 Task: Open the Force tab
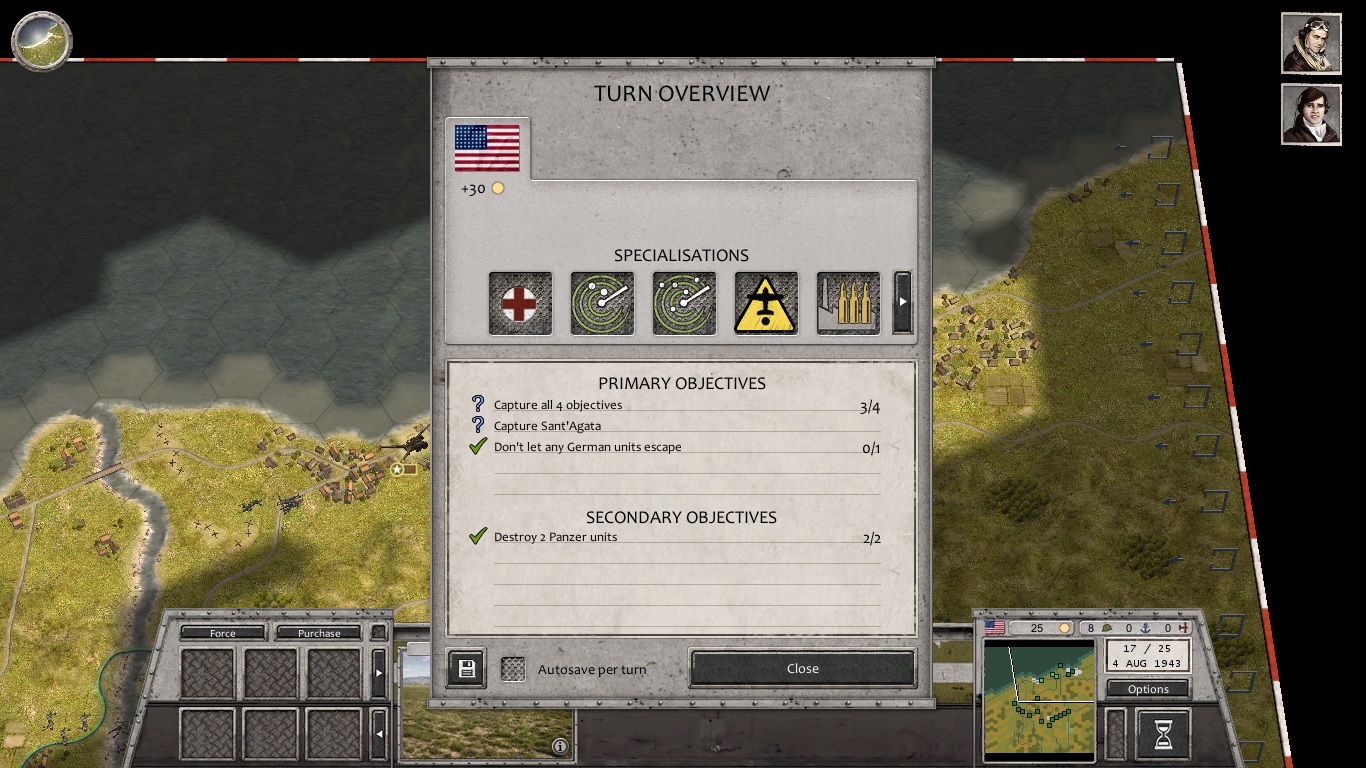[x=223, y=633]
